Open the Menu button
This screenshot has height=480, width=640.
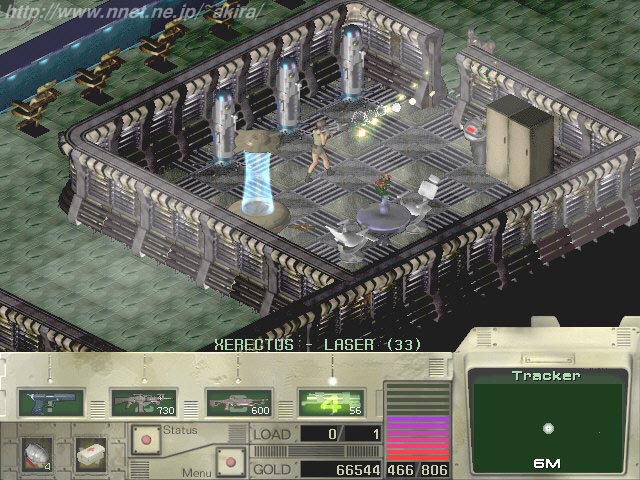pos(231,463)
